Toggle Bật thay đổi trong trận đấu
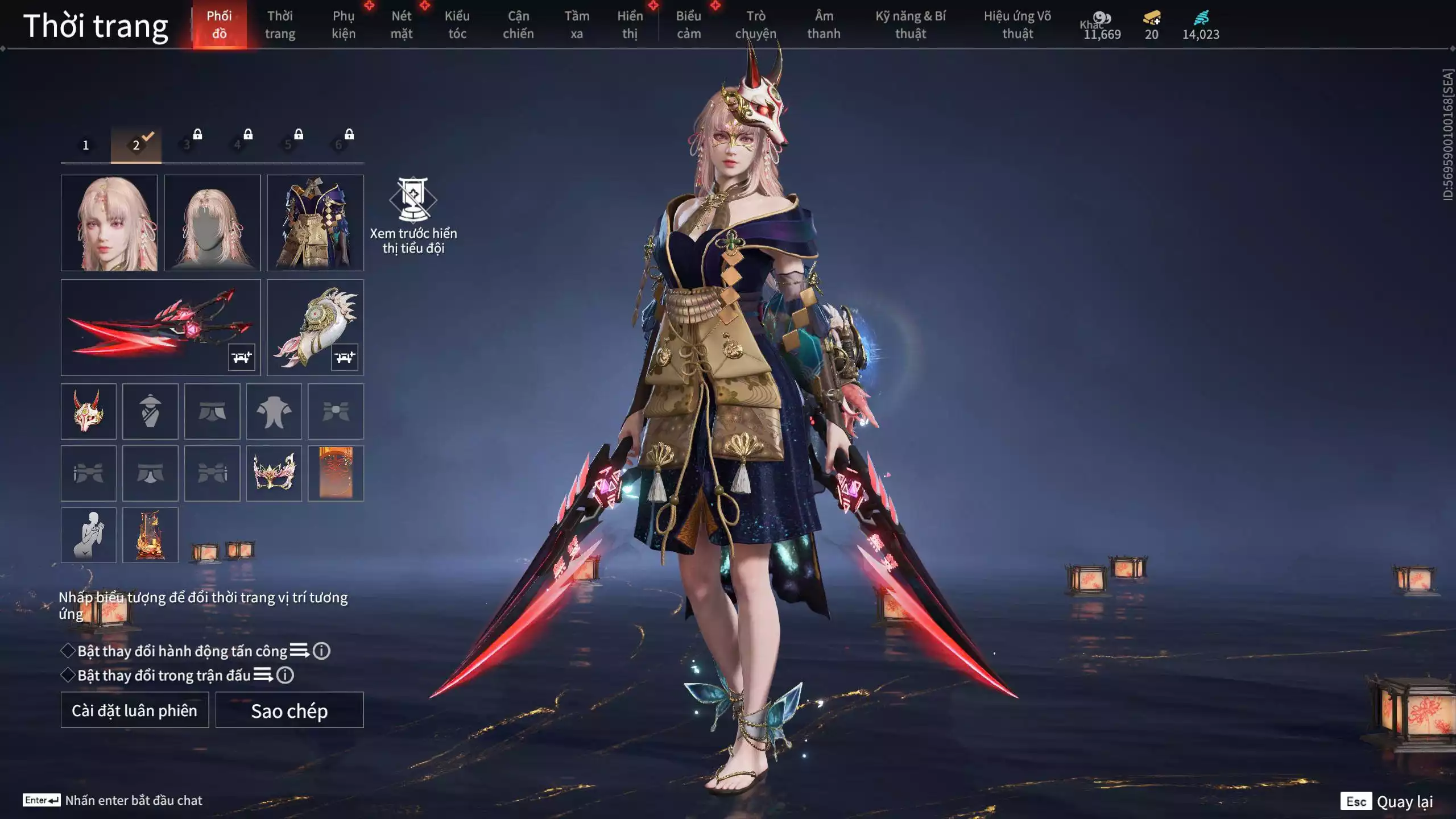Image resolution: width=1456 pixels, height=819 pixels. [68, 675]
